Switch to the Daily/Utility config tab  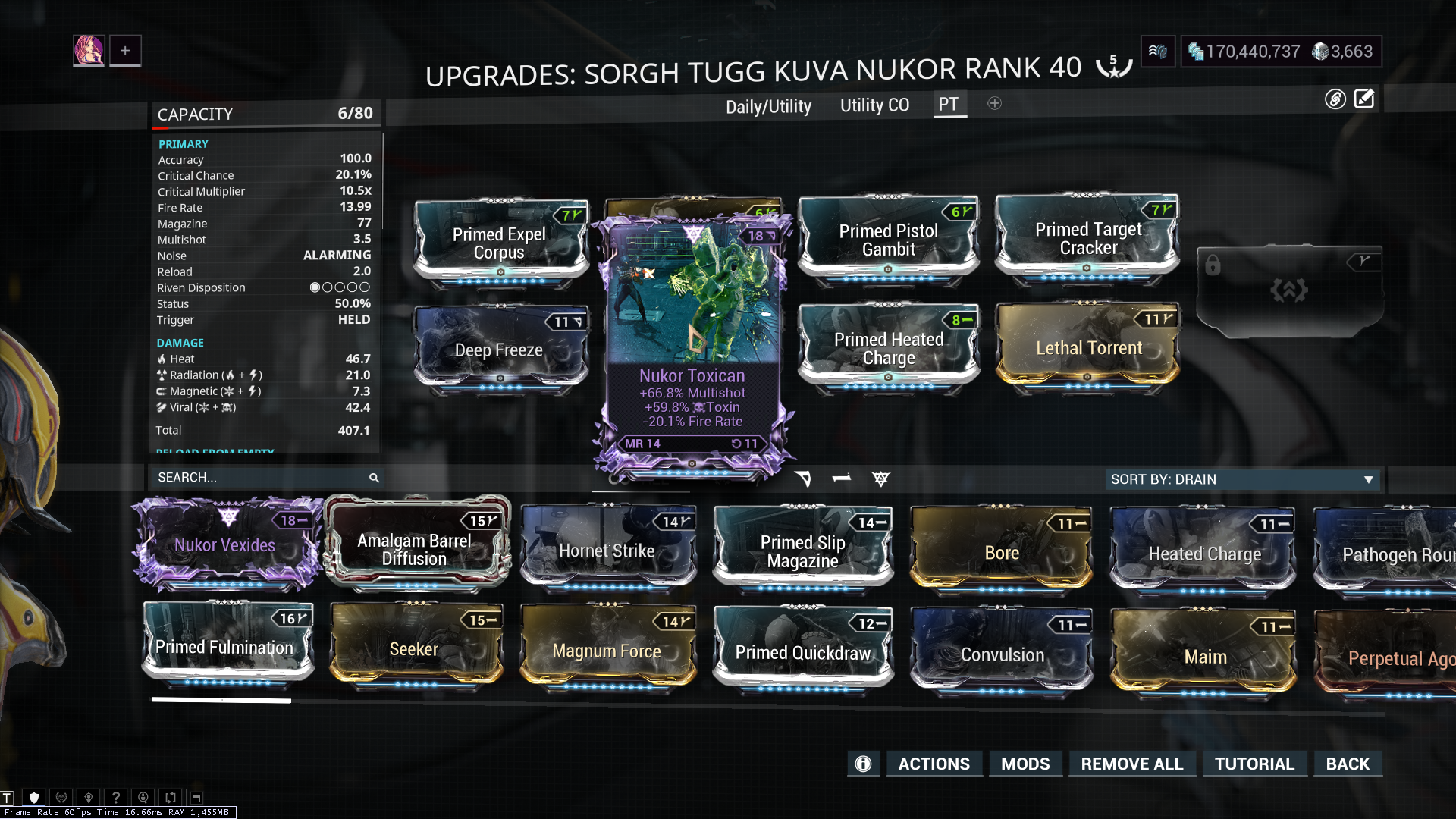point(768,106)
